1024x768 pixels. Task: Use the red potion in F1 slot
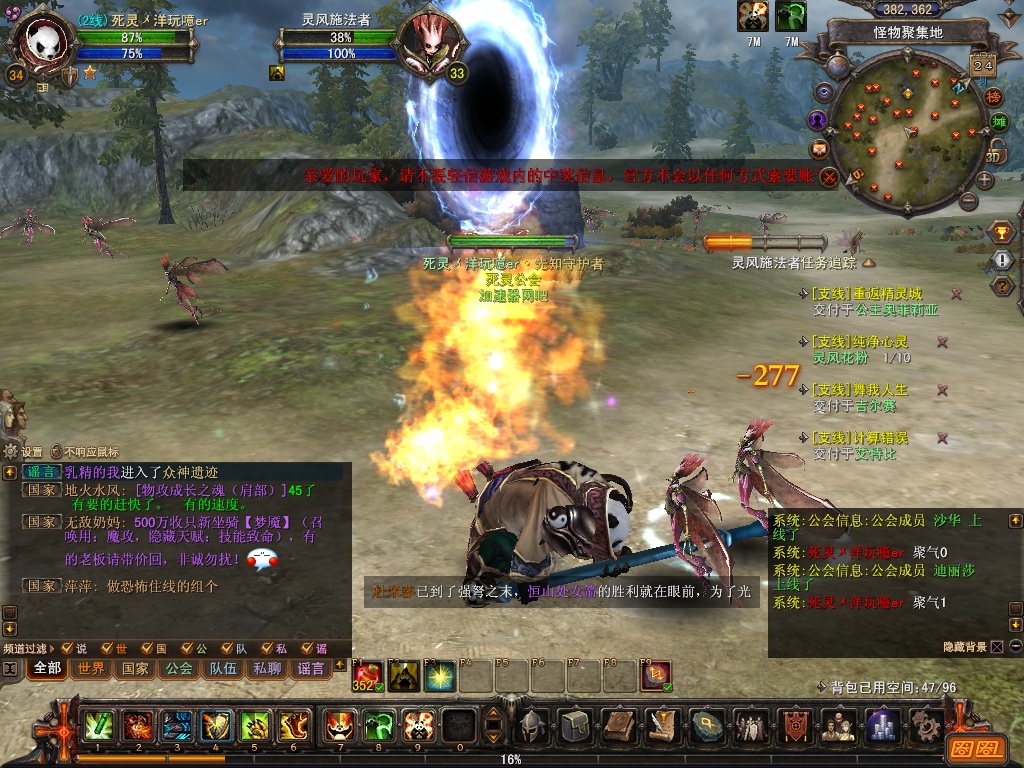coord(368,676)
